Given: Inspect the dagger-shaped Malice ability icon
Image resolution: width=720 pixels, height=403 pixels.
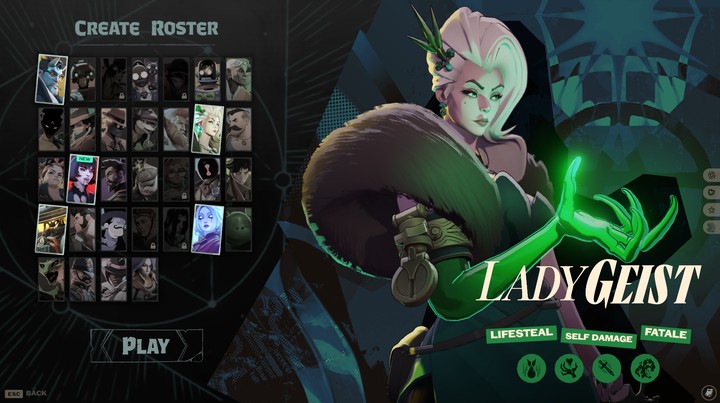Looking at the screenshot, I should pos(606,369).
